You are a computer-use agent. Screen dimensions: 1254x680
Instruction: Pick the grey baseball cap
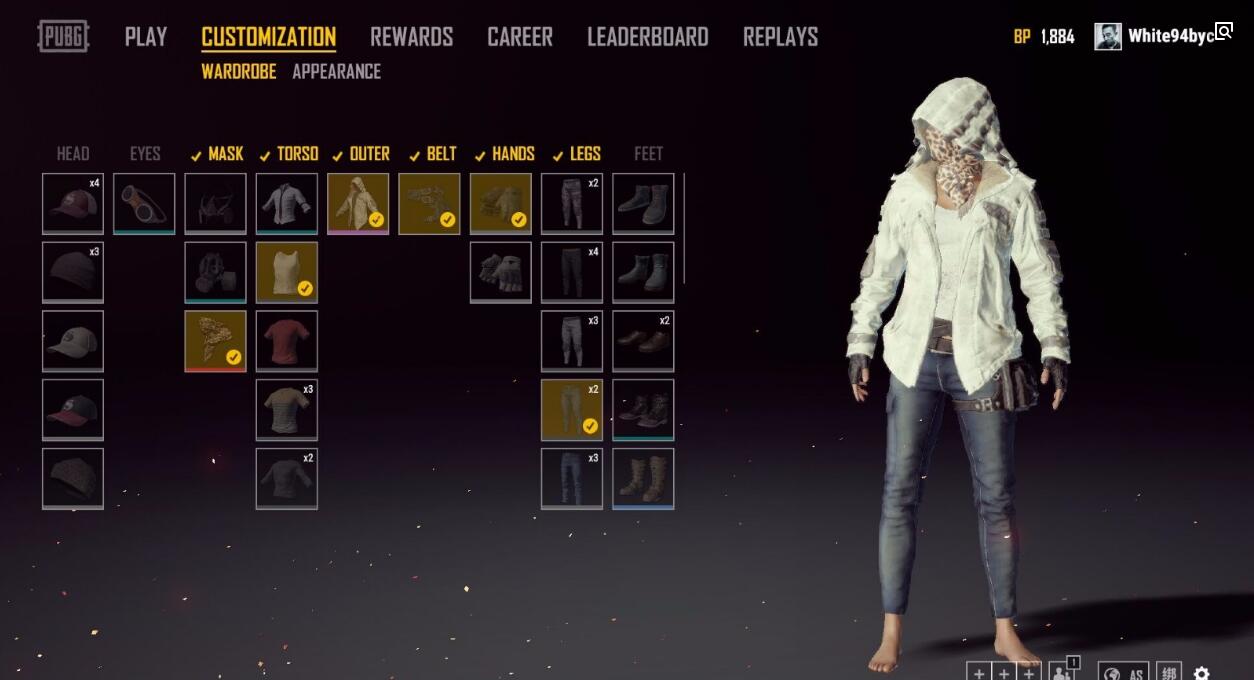73,341
